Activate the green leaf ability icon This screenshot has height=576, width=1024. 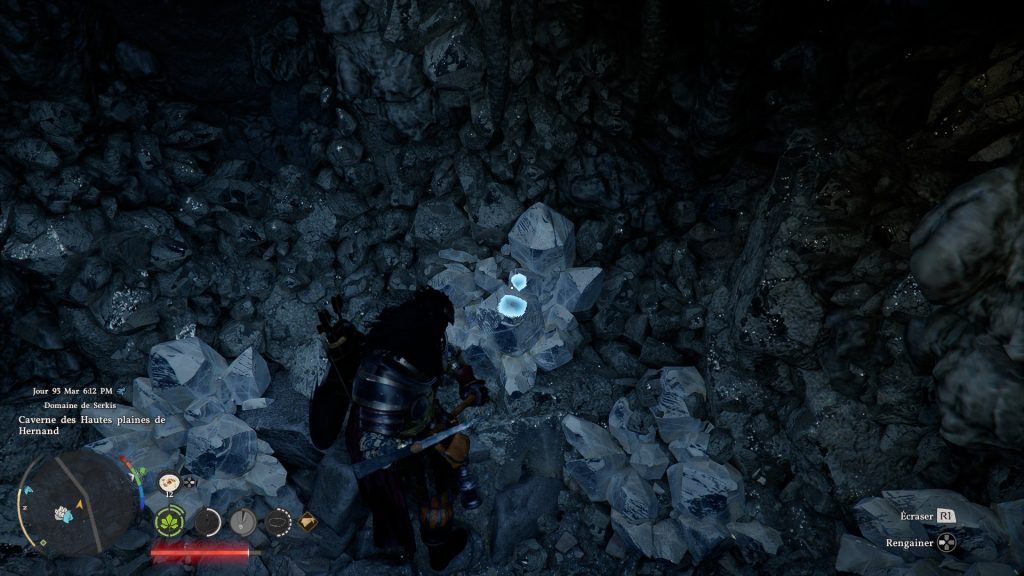click(168, 521)
